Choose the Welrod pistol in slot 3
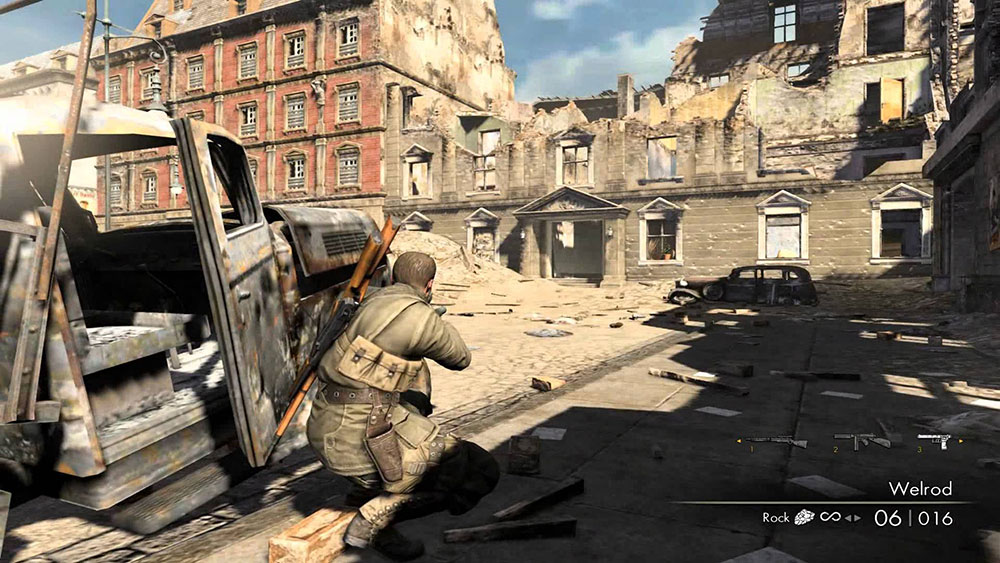 coord(933,439)
